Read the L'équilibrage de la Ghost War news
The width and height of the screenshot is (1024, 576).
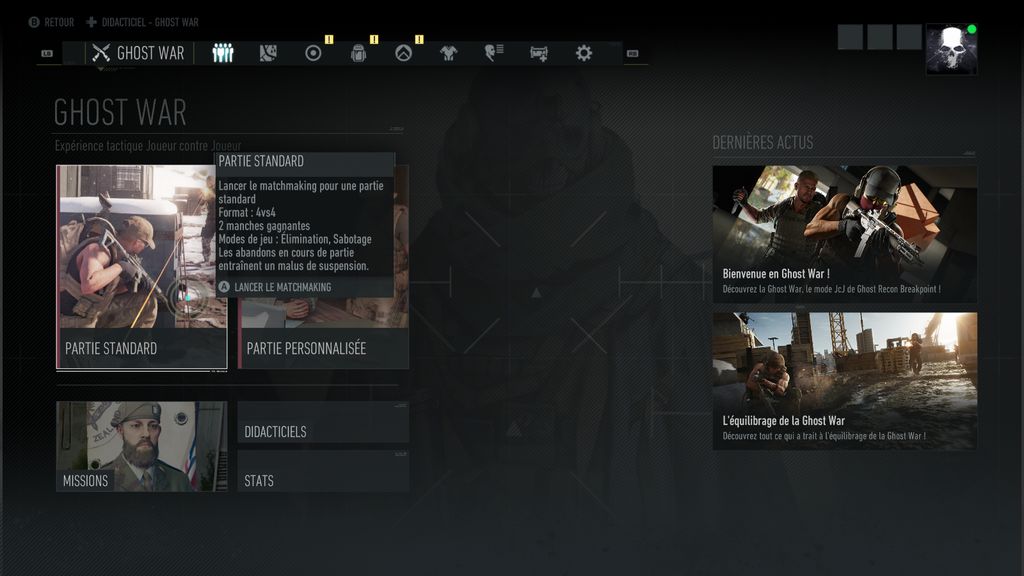pyautogui.click(x=844, y=381)
